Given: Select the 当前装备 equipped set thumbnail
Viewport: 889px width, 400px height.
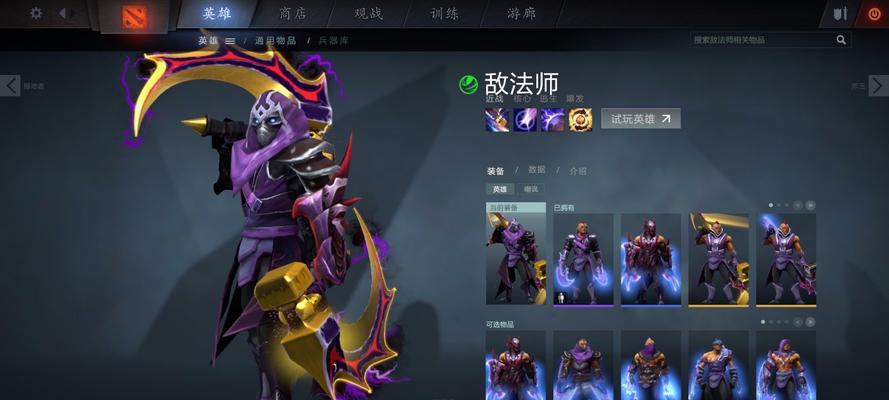Looking at the screenshot, I should (516, 258).
